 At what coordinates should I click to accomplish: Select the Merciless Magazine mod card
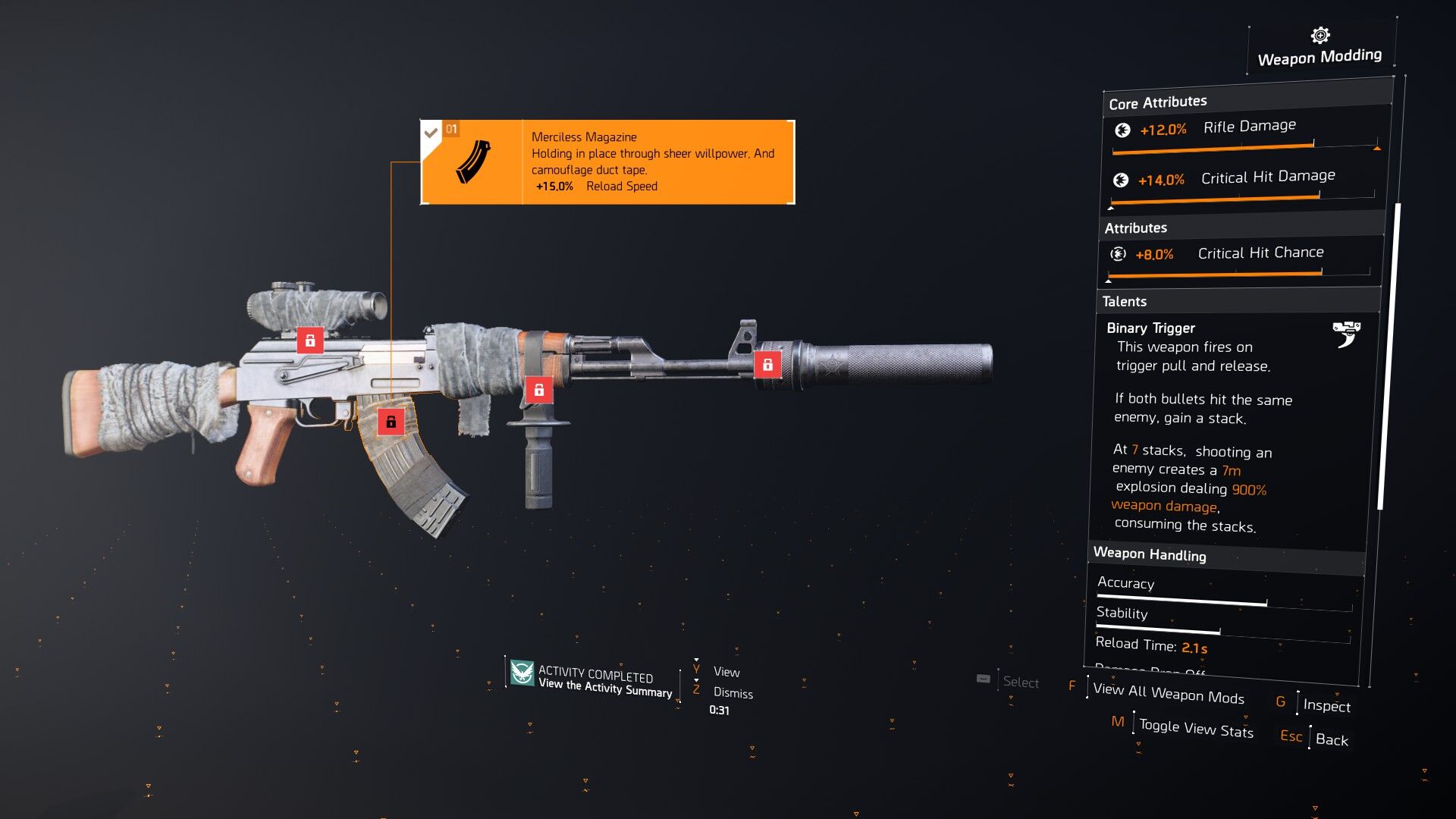(607, 162)
